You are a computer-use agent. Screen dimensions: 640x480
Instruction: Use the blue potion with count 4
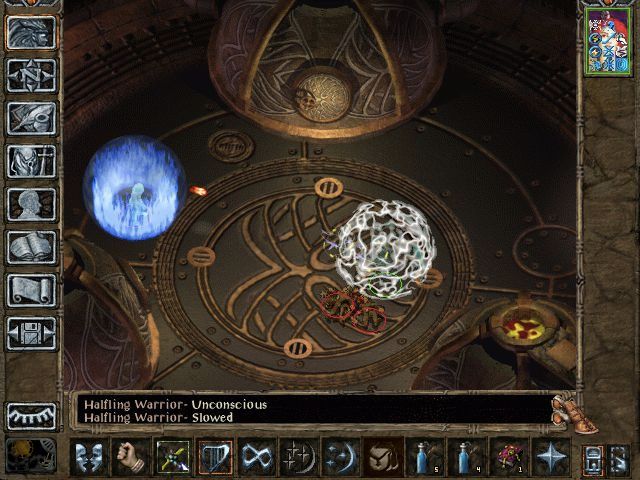pos(465,456)
